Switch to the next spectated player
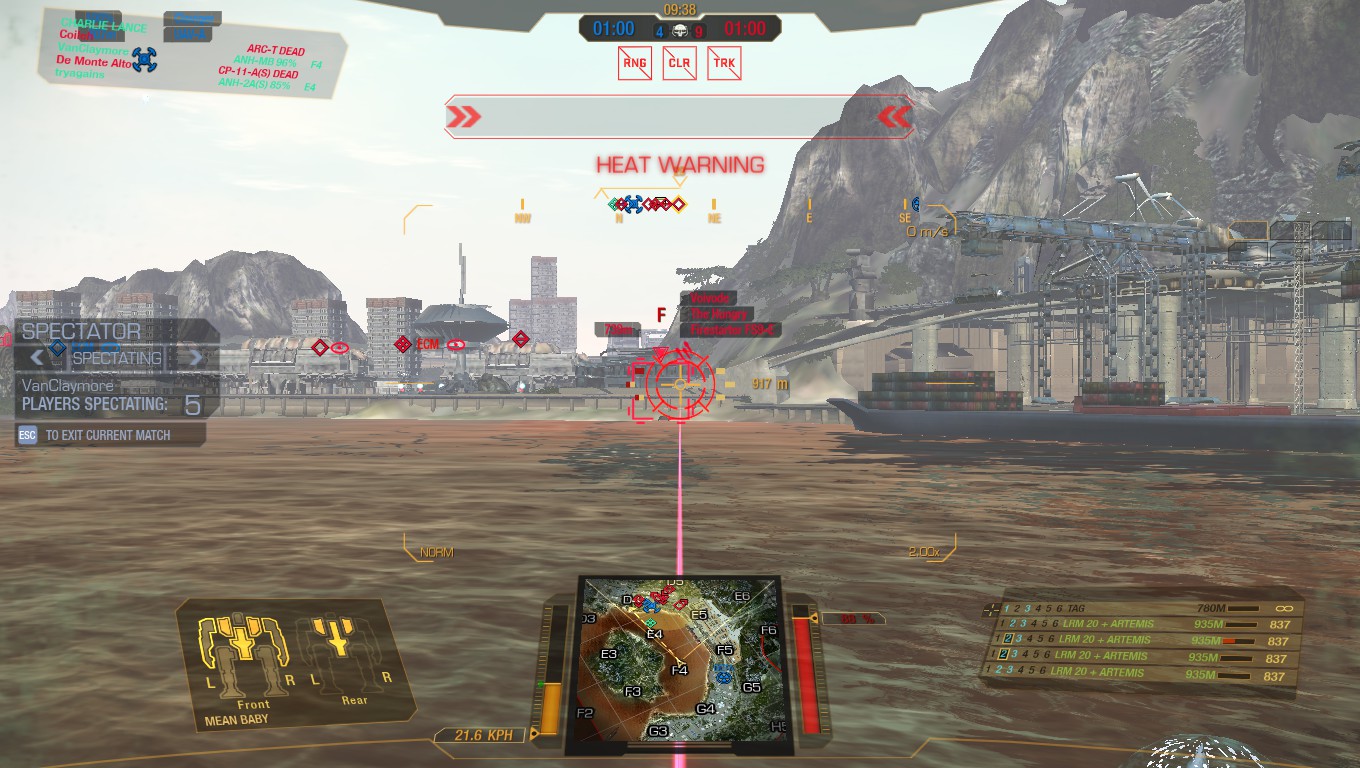The width and height of the screenshot is (1360, 768). tap(196, 357)
